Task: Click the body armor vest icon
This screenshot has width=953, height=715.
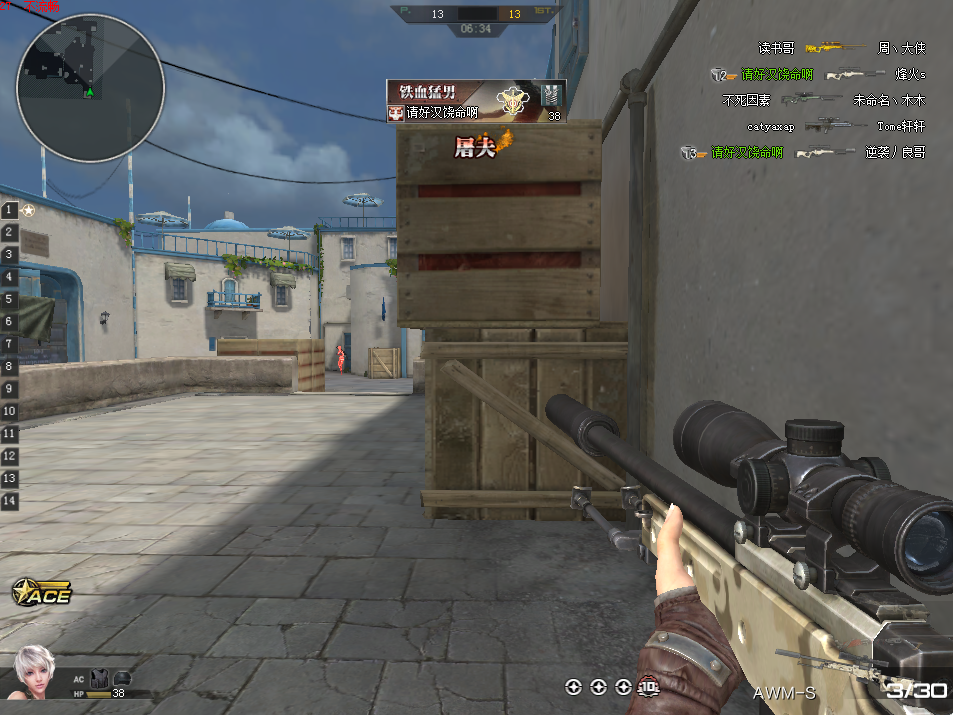Action: [x=99, y=677]
